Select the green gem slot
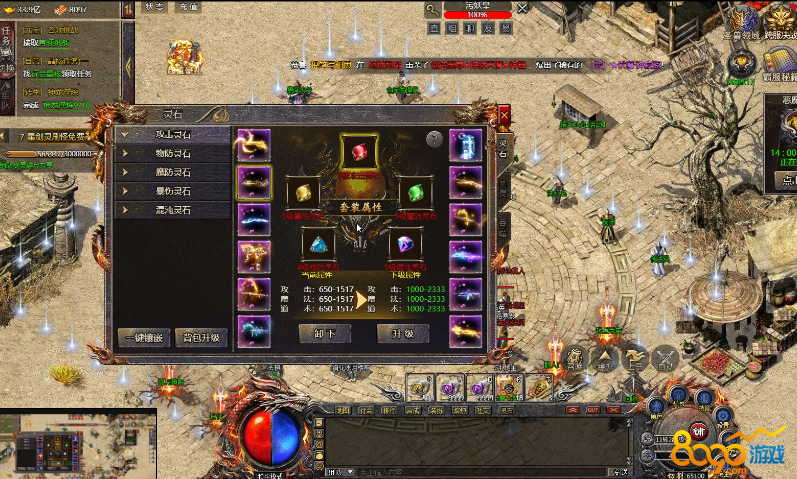This screenshot has width=797, height=479. click(415, 191)
